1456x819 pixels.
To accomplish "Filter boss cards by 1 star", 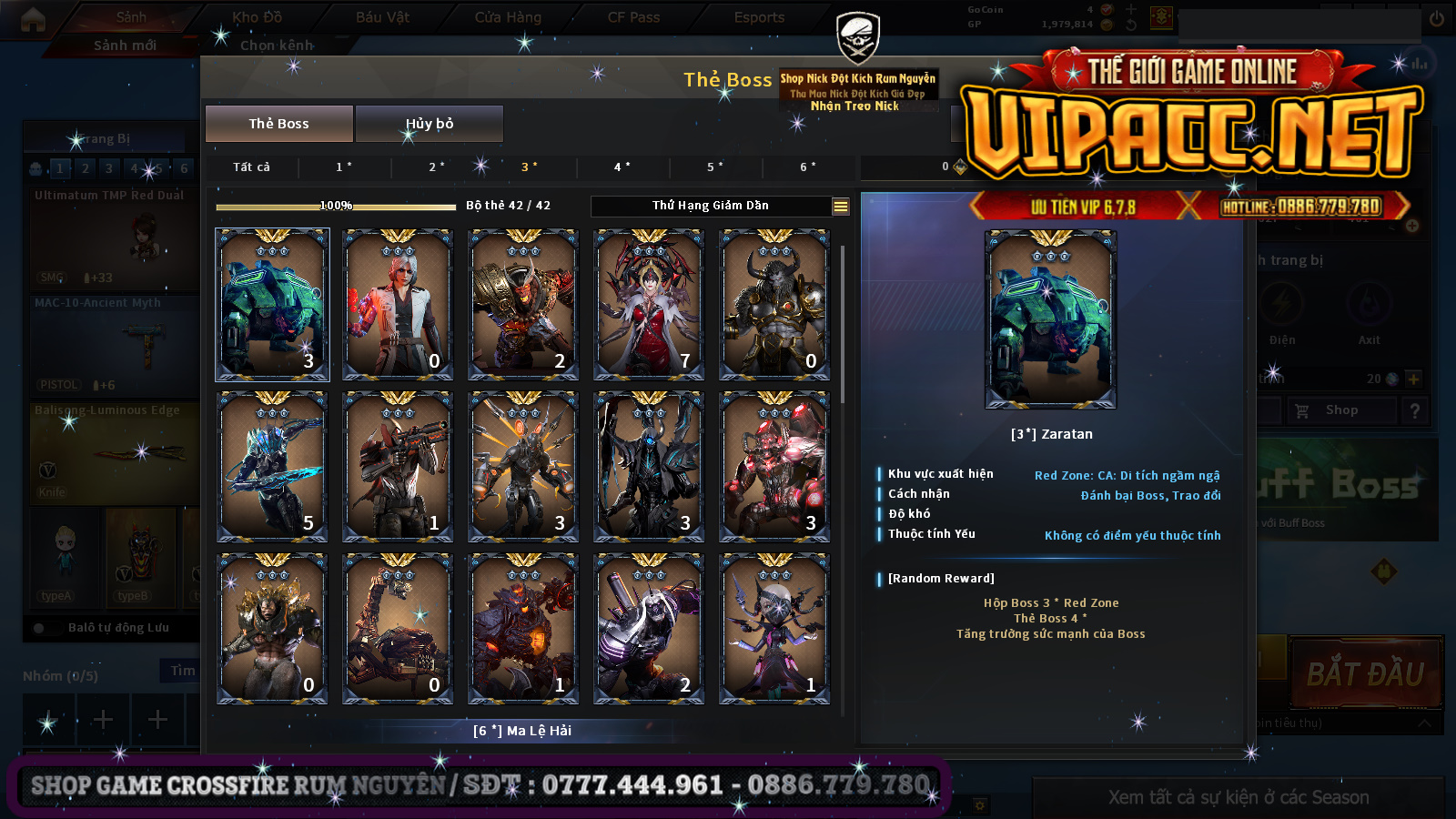I will (x=344, y=167).
